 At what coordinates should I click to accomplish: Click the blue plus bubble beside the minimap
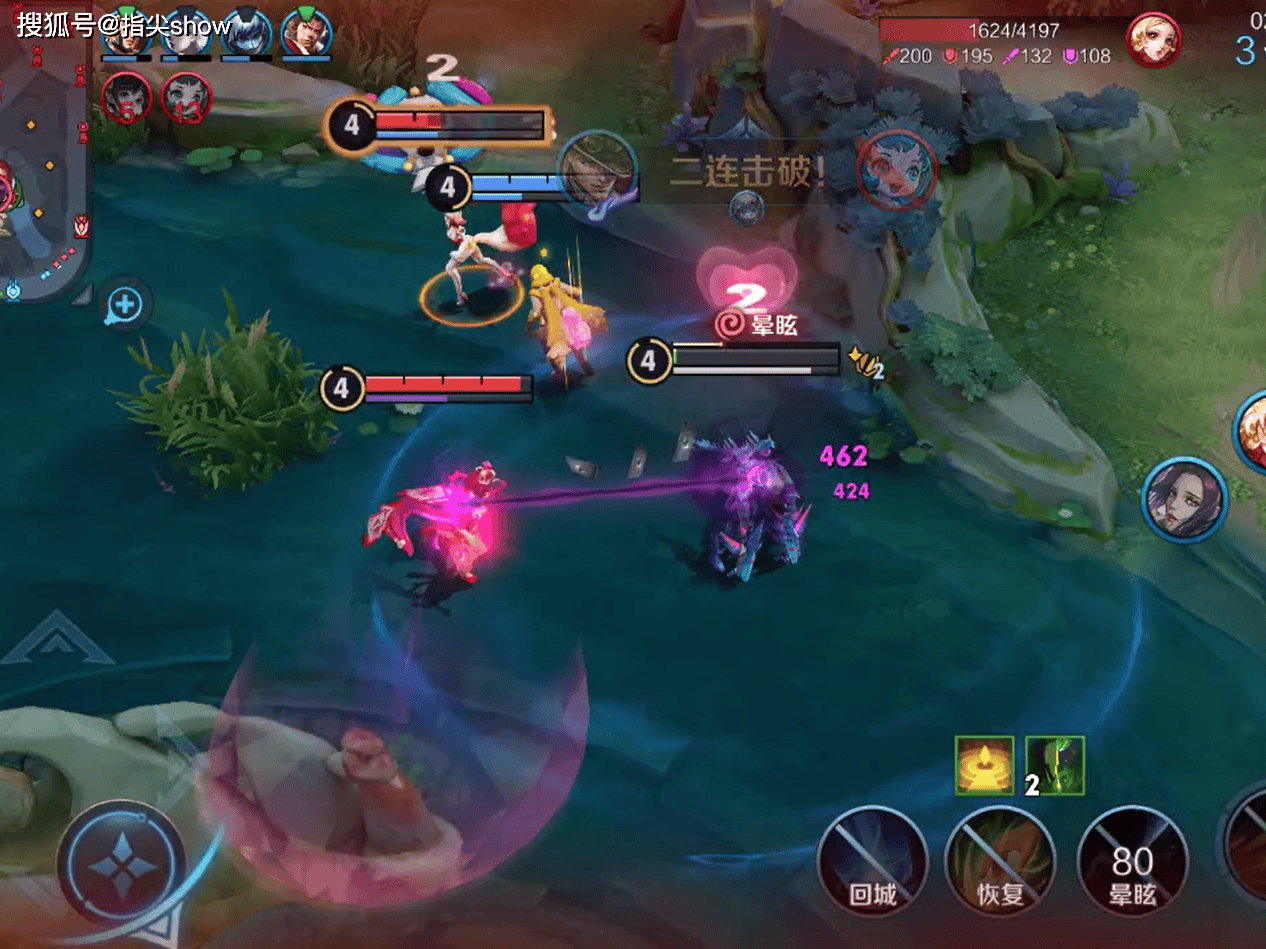(x=125, y=305)
